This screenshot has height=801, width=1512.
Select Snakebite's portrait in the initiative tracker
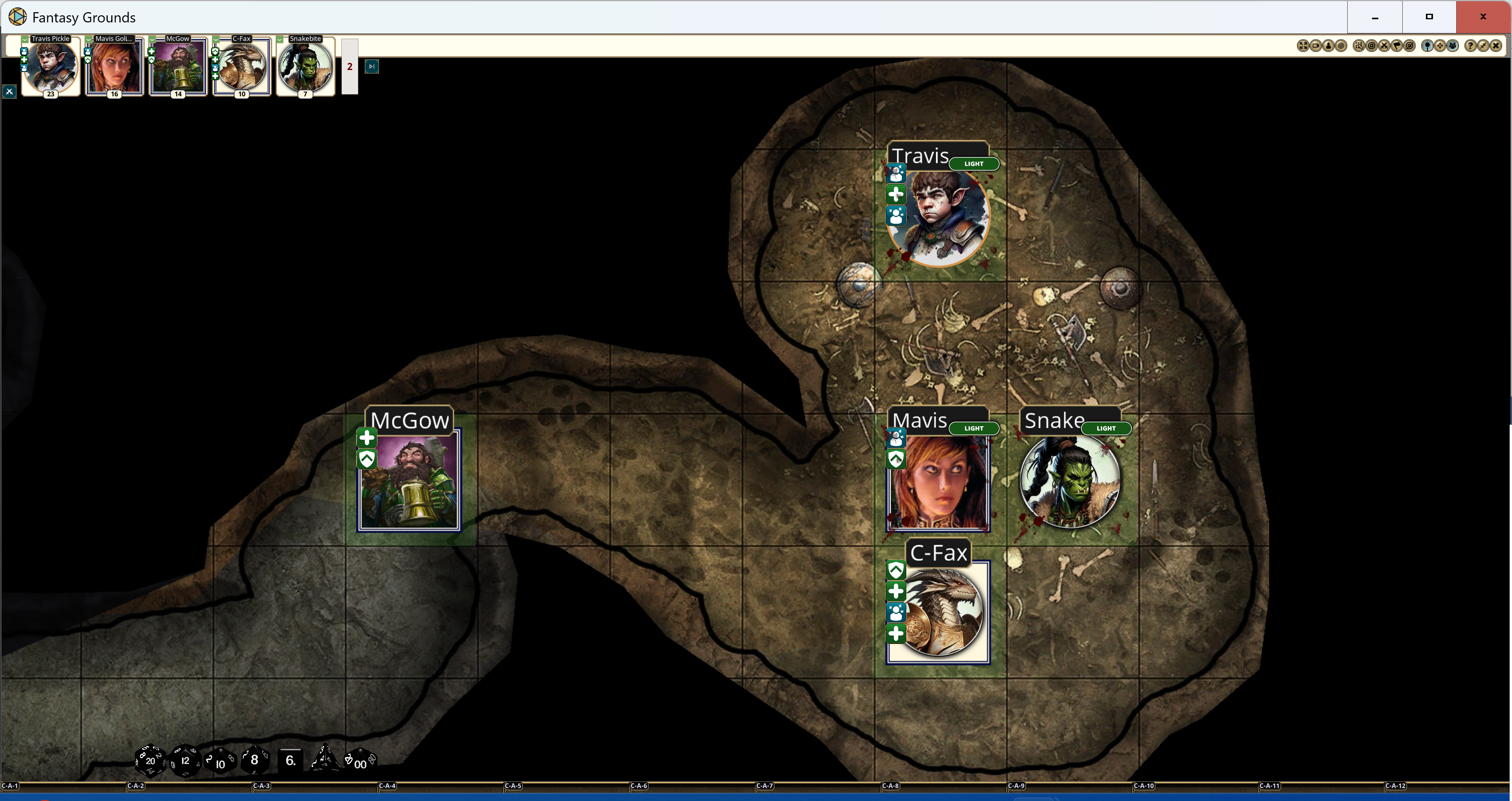pos(305,66)
